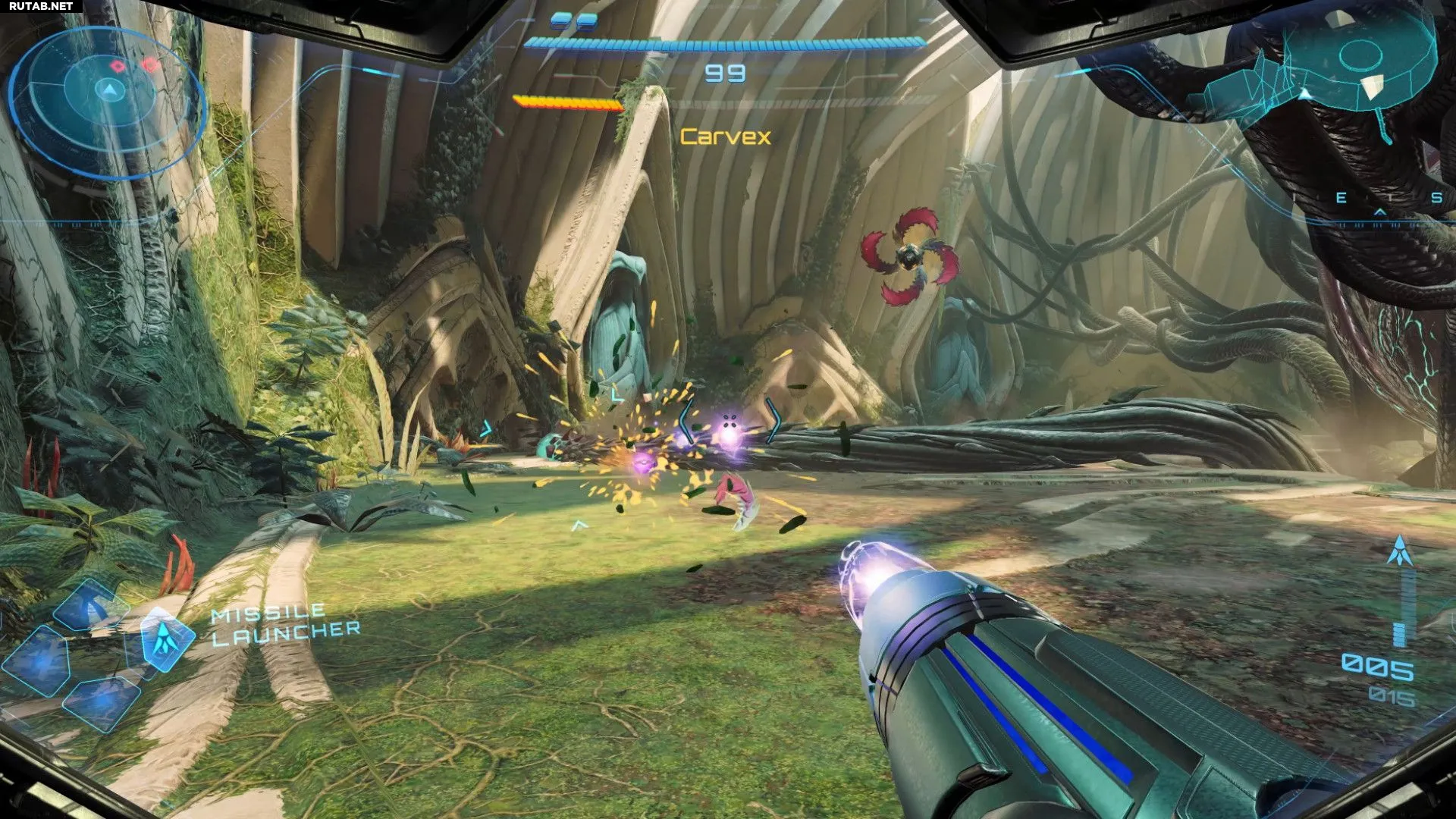1456x819 pixels.
Task: Open the circular enemy radar
Action: tap(110, 99)
